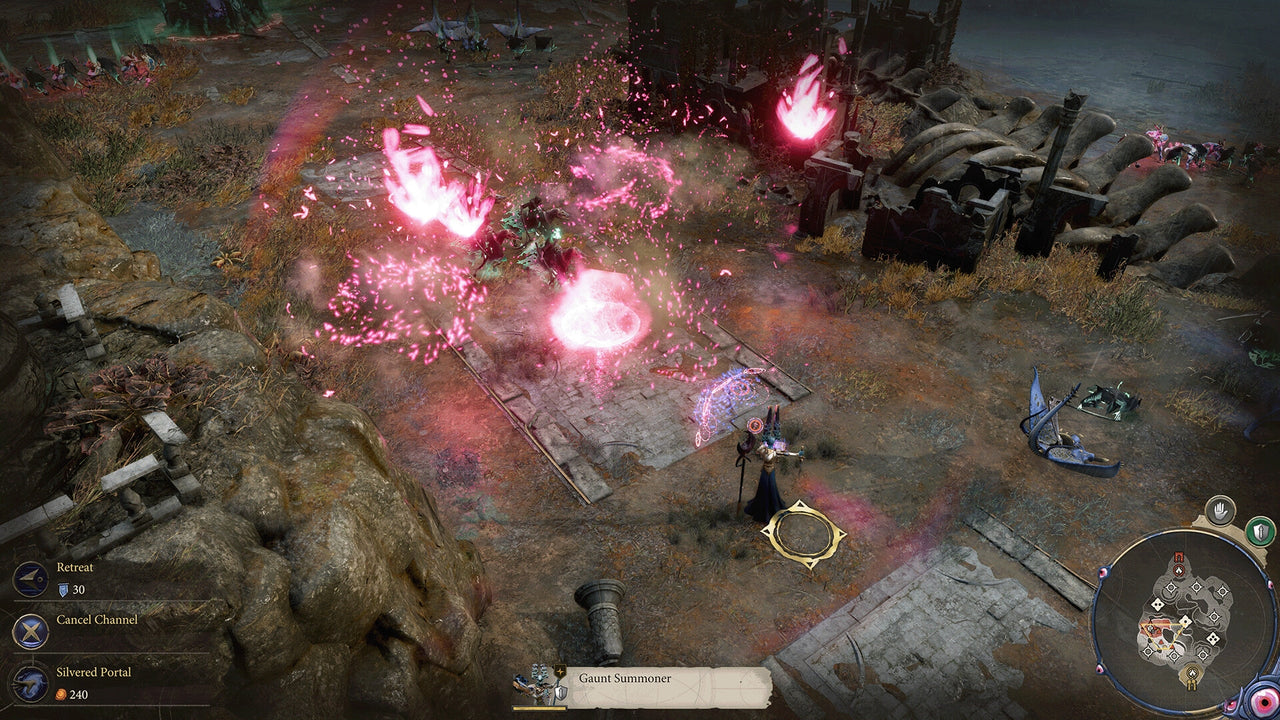Screen dimensions: 1280x720
Task: Click the shield cost icon beside Retreat's 30
Action: 63,589
